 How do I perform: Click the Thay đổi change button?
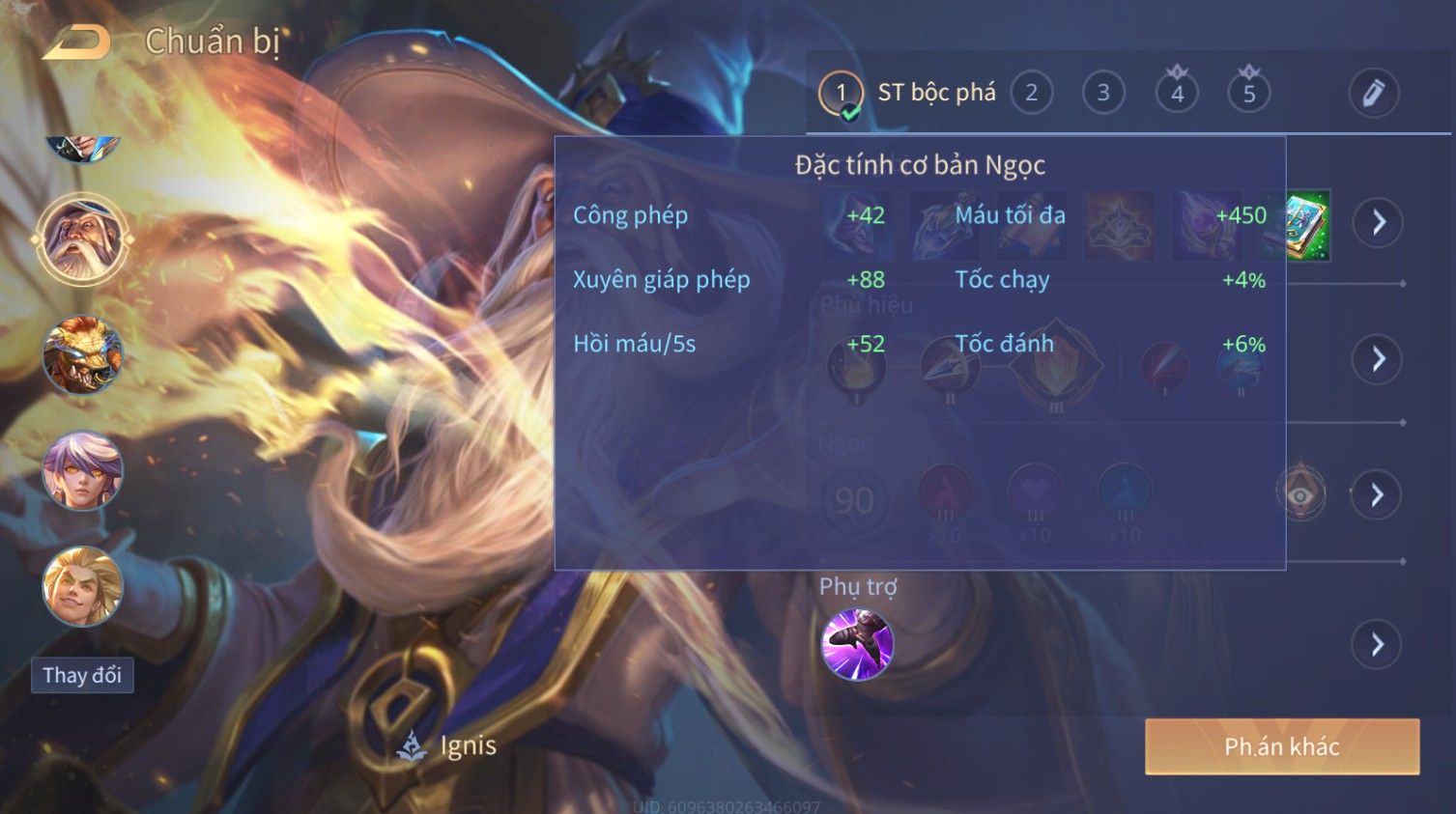pos(82,675)
